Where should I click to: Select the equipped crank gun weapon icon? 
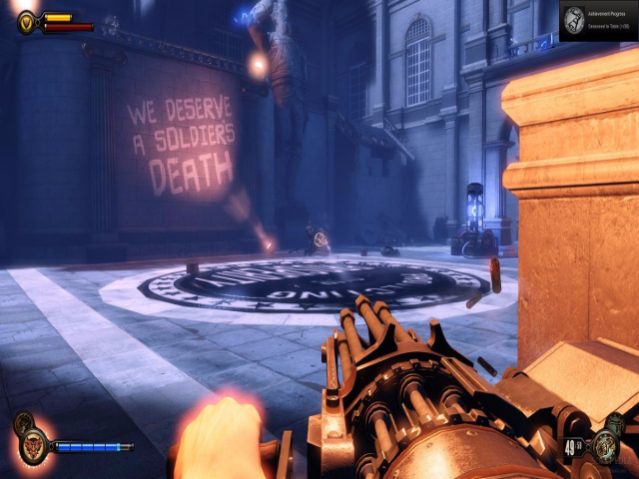coord(604,447)
